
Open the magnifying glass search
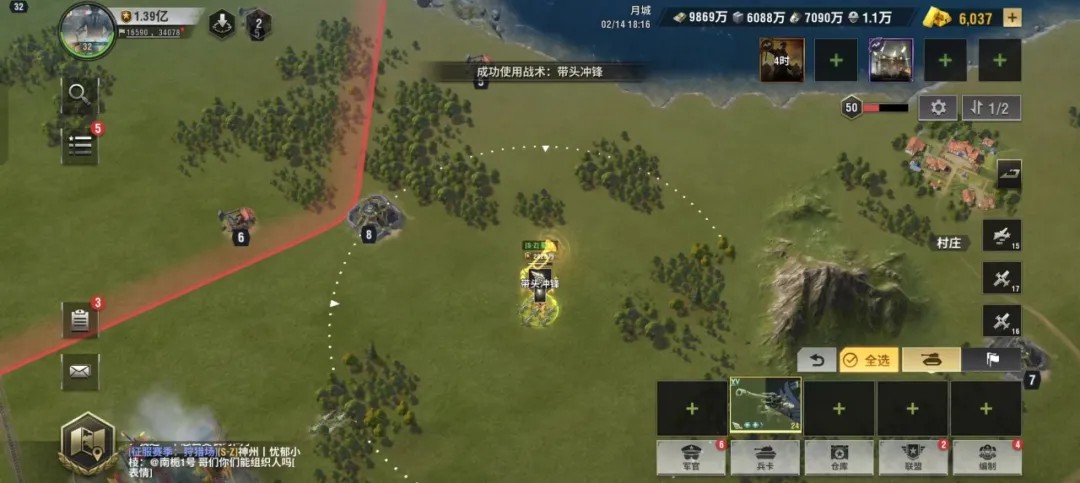79,95
